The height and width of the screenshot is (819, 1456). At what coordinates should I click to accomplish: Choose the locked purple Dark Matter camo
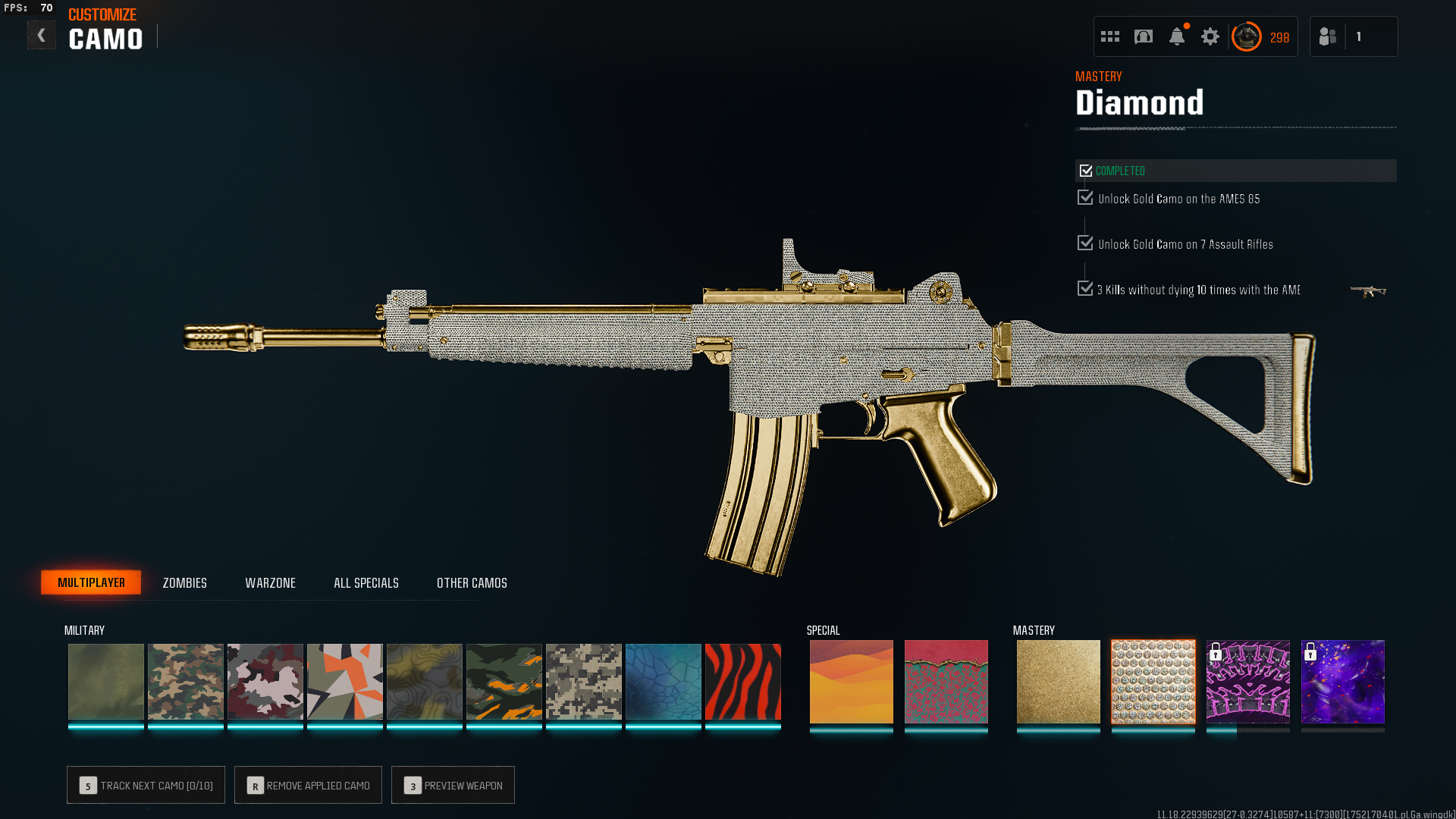tap(1342, 681)
